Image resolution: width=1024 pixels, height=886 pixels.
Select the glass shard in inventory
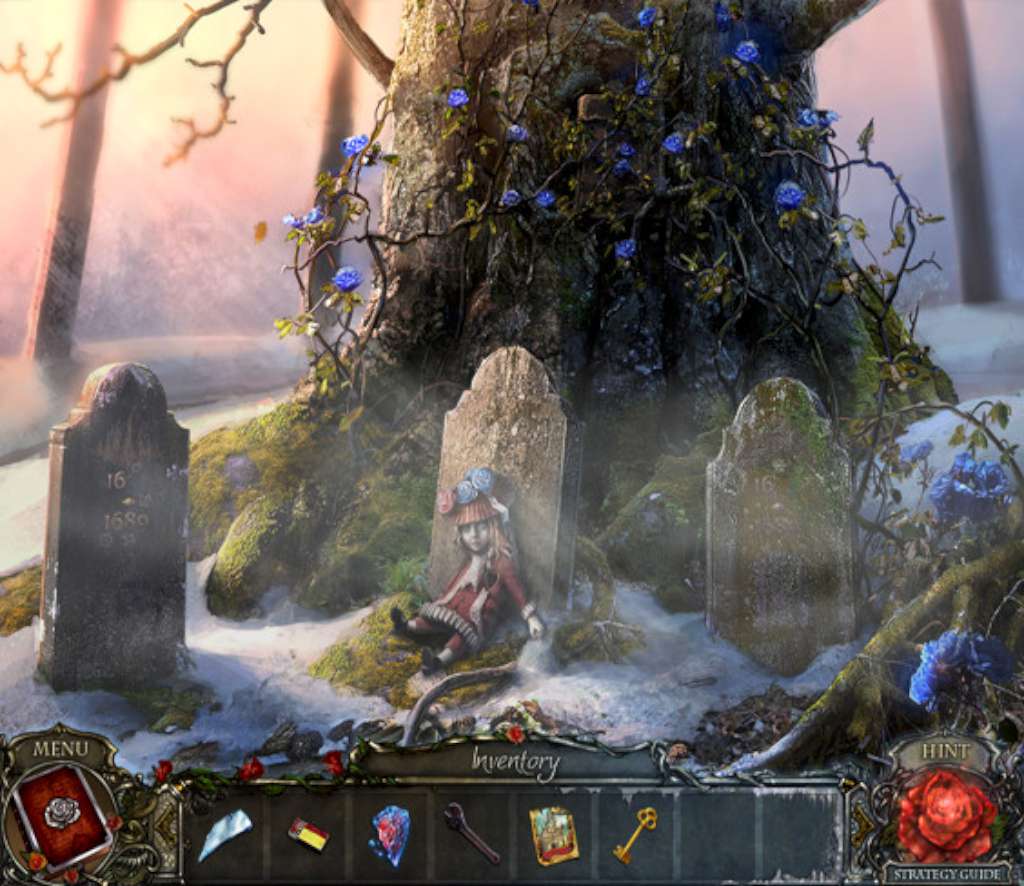tap(224, 833)
